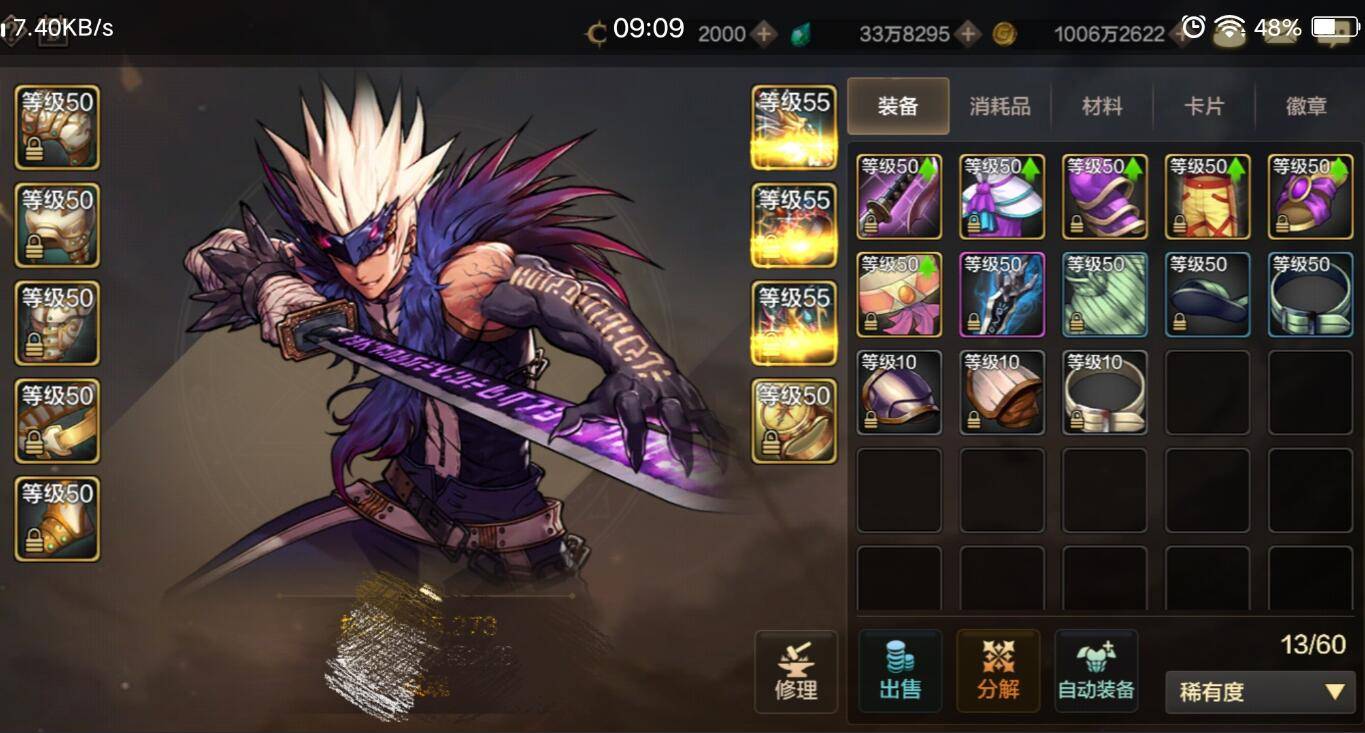Switch to the 徽章 badges tab
1365x733 pixels.
1306,106
